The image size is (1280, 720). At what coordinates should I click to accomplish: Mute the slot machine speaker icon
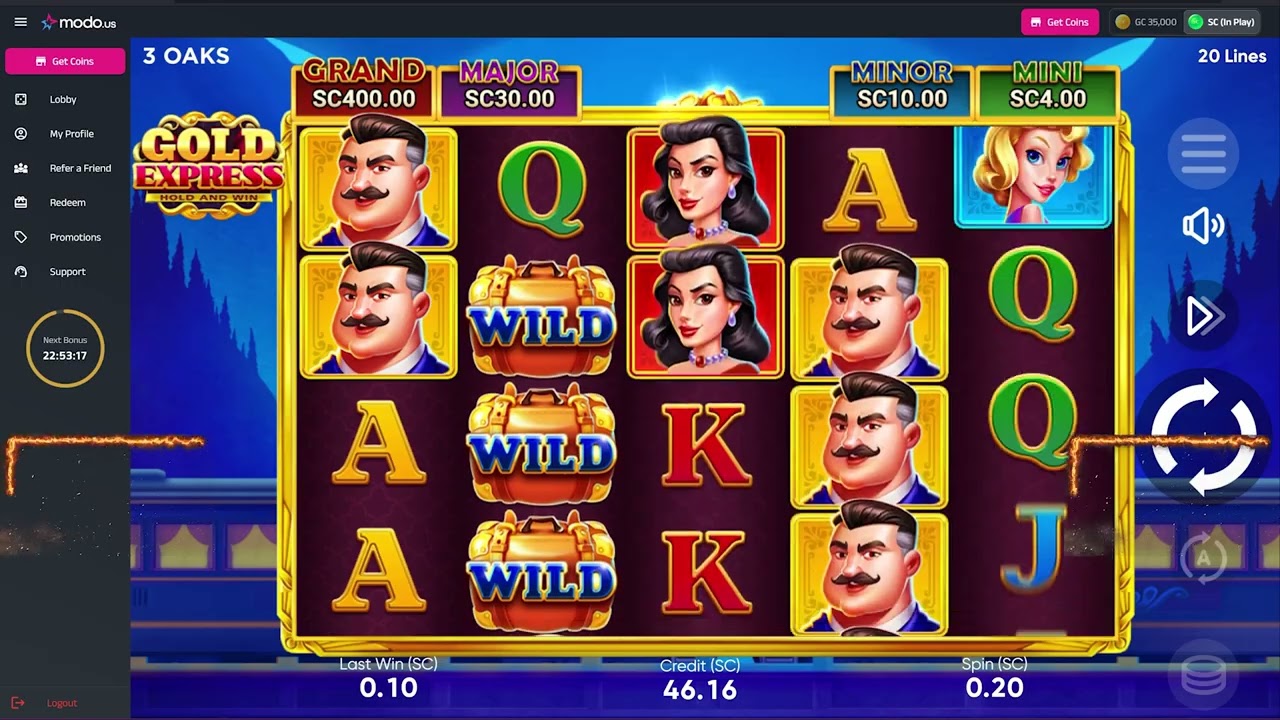[1203, 225]
